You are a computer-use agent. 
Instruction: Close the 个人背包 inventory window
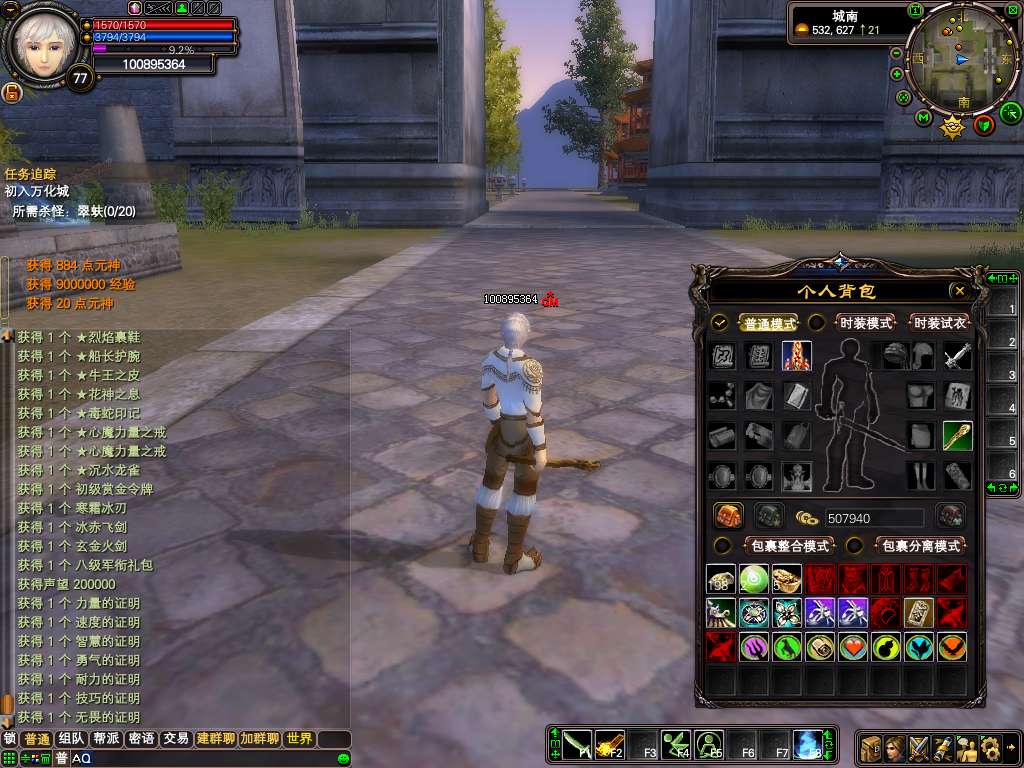coord(960,291)
